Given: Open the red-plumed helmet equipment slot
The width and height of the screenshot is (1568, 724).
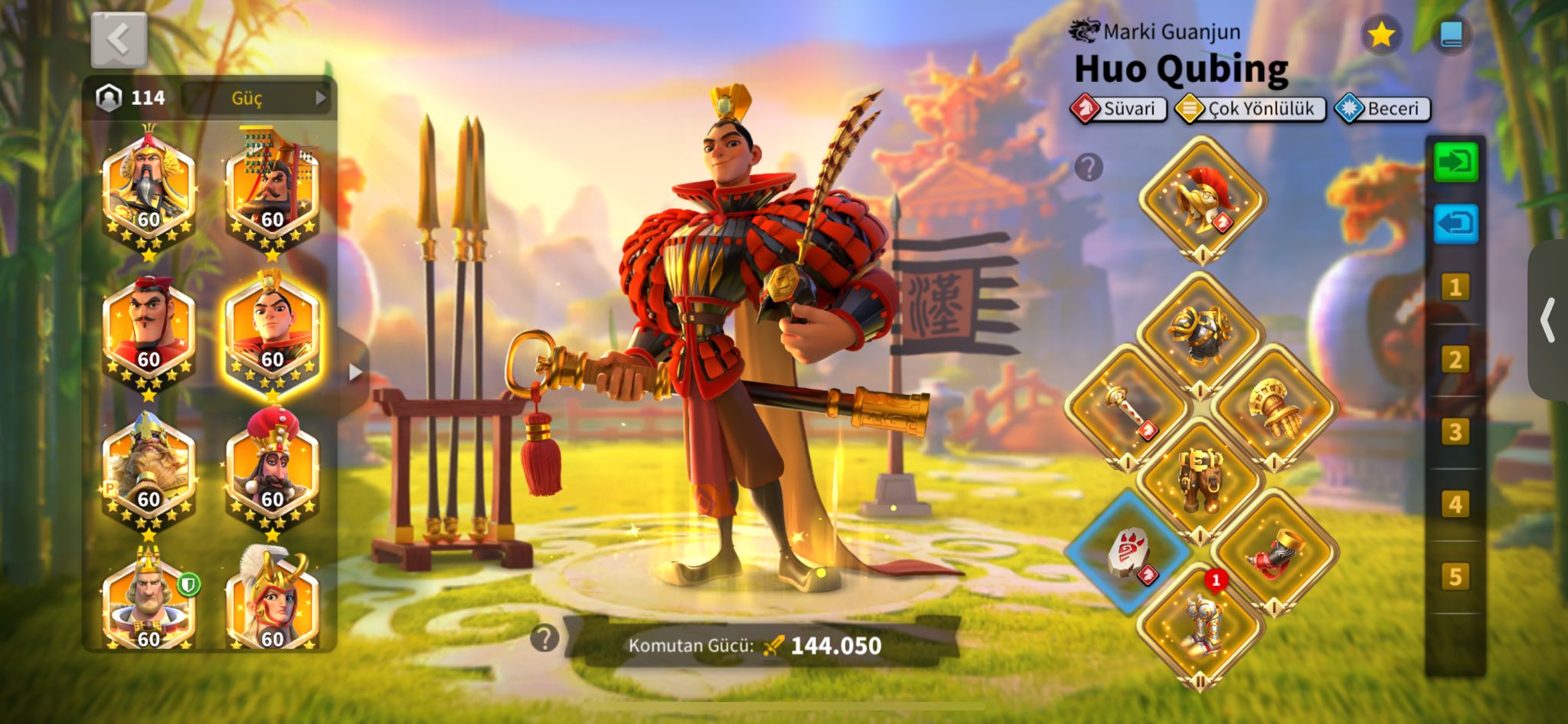Looking at the screenshot, I should click(1202, 199).
